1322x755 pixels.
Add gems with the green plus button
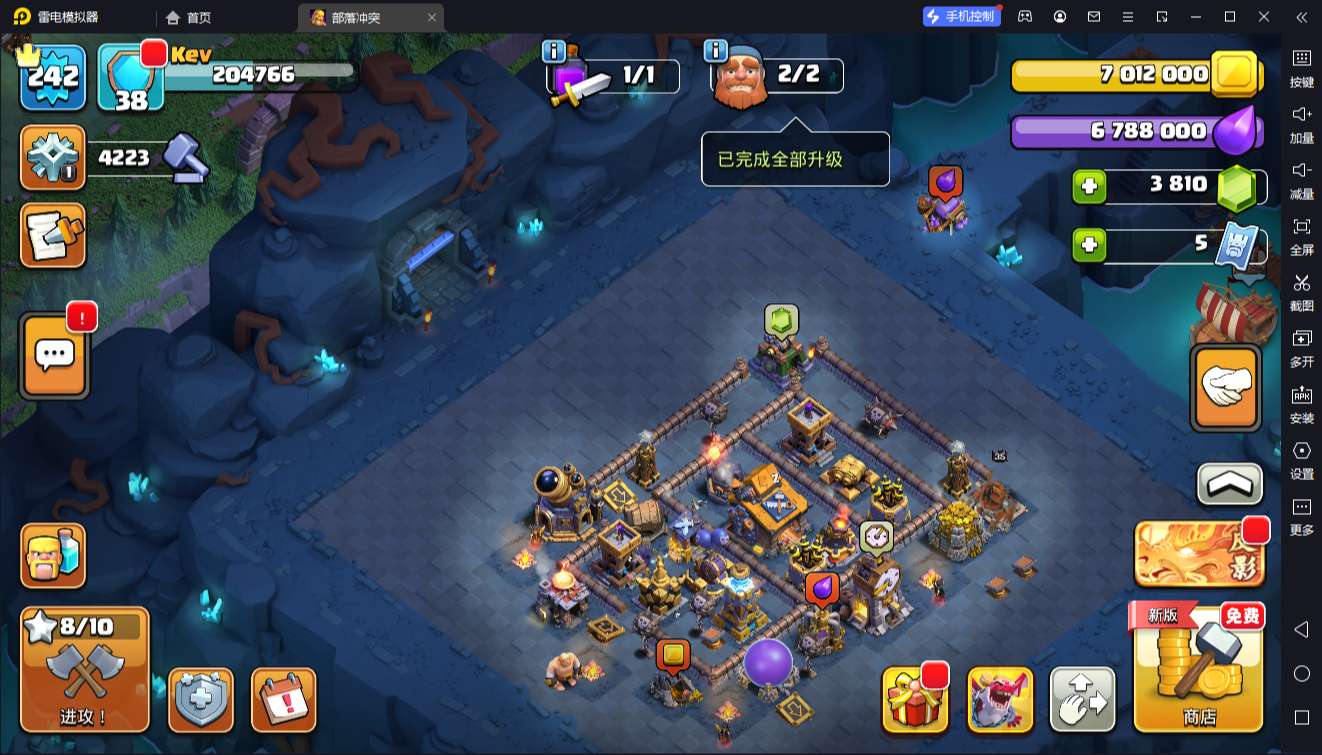click(x=1089, y=187)
